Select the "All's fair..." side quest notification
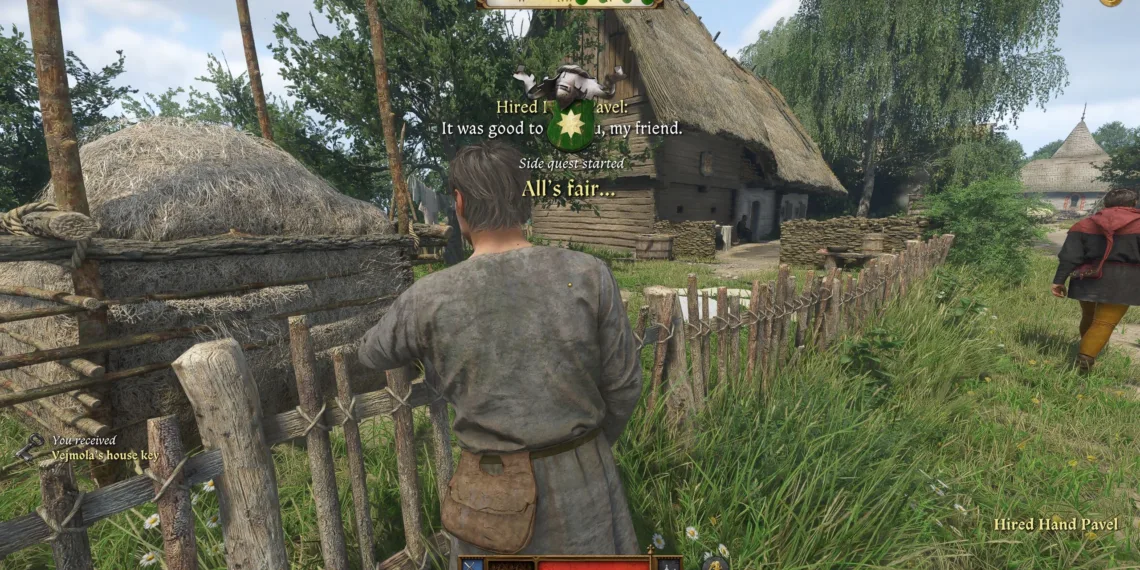Screen dimensions: 1140x570 [x=568, y=188]
